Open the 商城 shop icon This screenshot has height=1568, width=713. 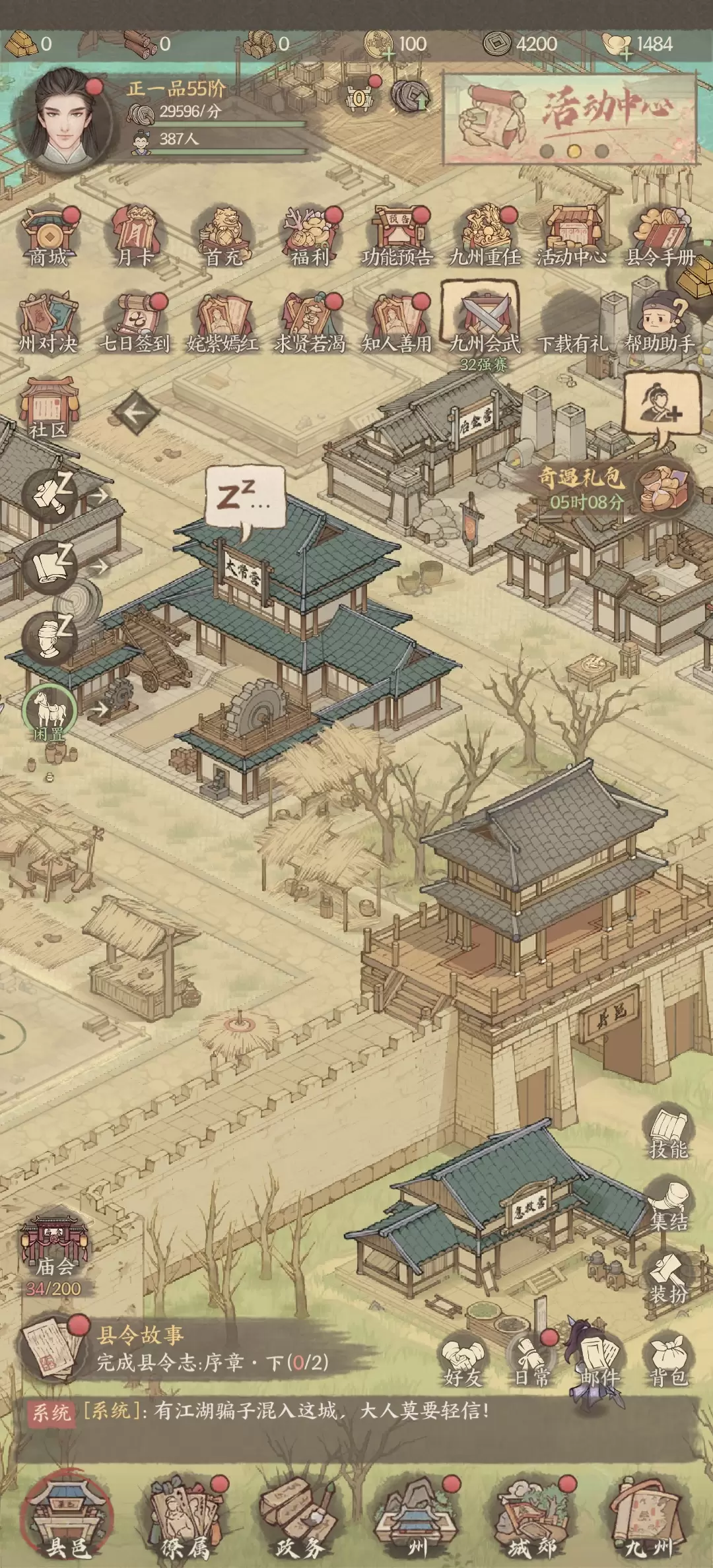48,236
